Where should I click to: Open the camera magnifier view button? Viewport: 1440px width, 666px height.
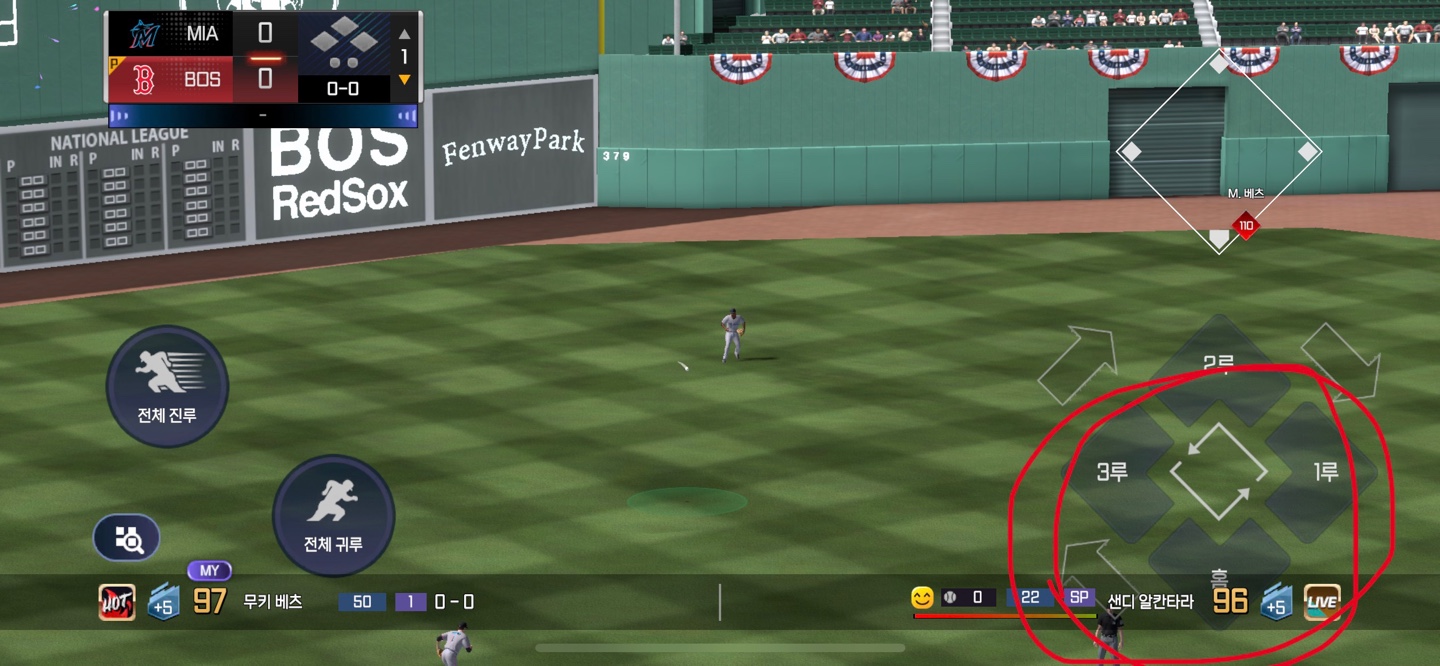click(127, 540)
